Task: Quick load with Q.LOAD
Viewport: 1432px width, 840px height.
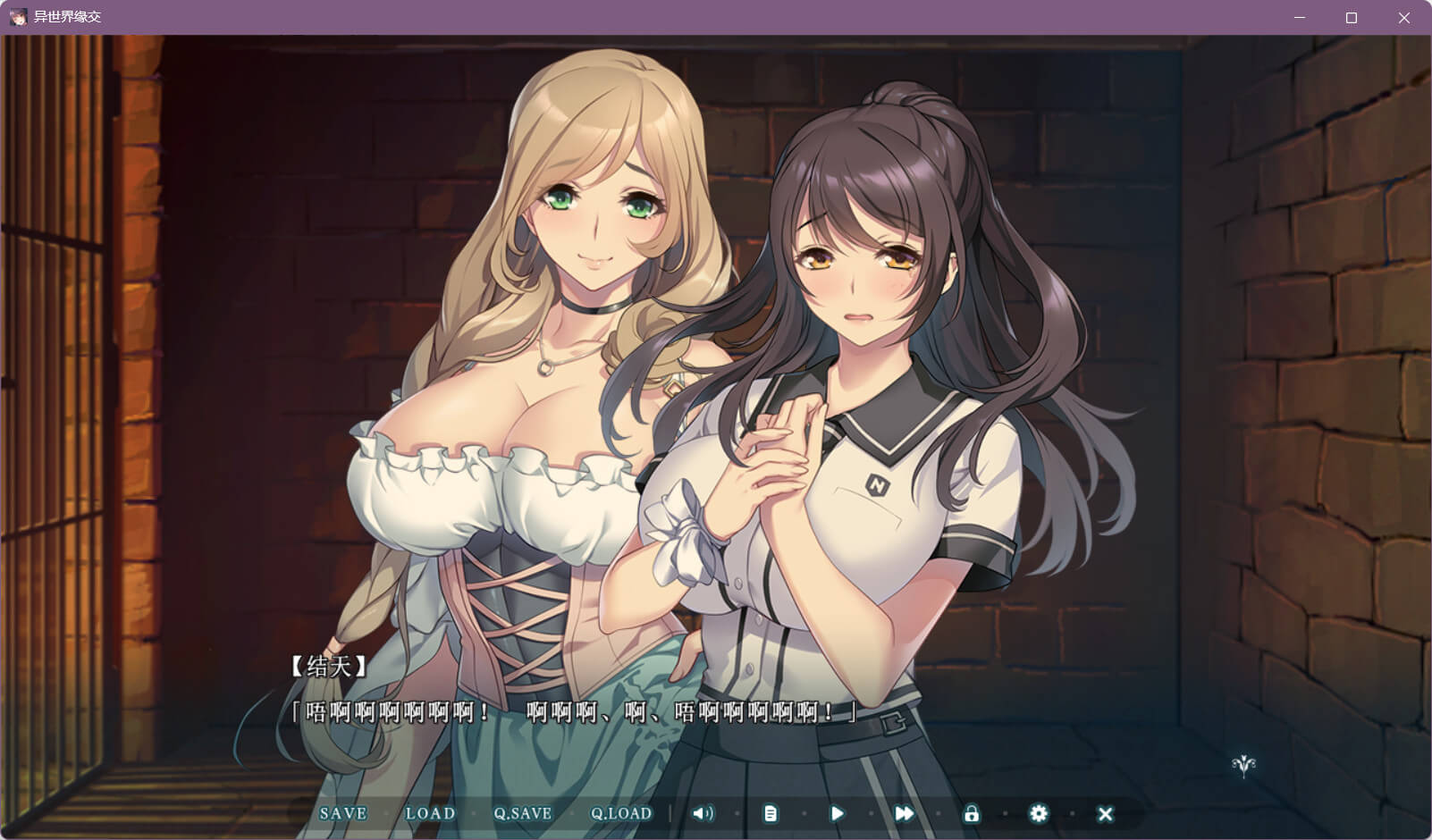Action: [621, 813]
